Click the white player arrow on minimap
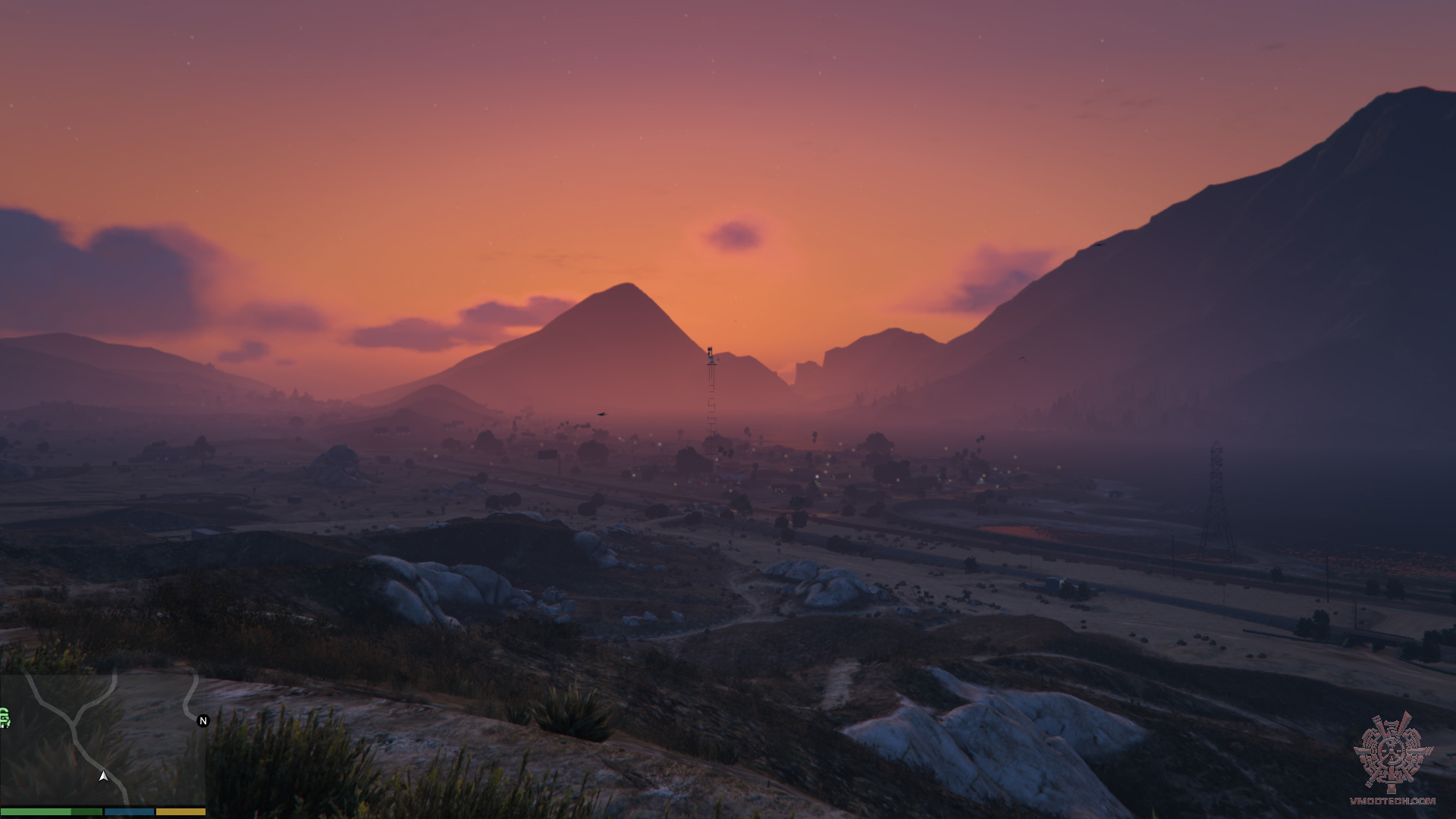The width and height of the screenshot is (1456, 819). click(103, 776)
